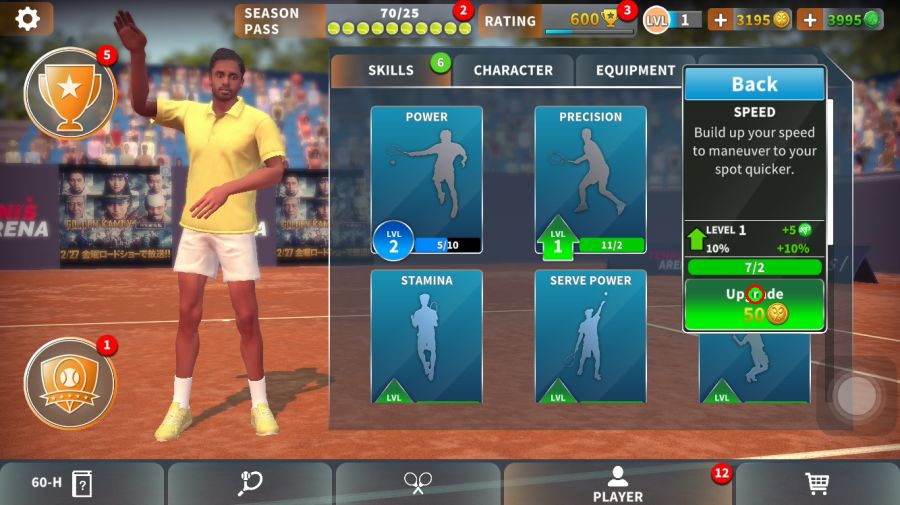The height and width of the screenshot is (505, 900).
Task: Switch to the Skills tab
Action: [x=391, y=70]
